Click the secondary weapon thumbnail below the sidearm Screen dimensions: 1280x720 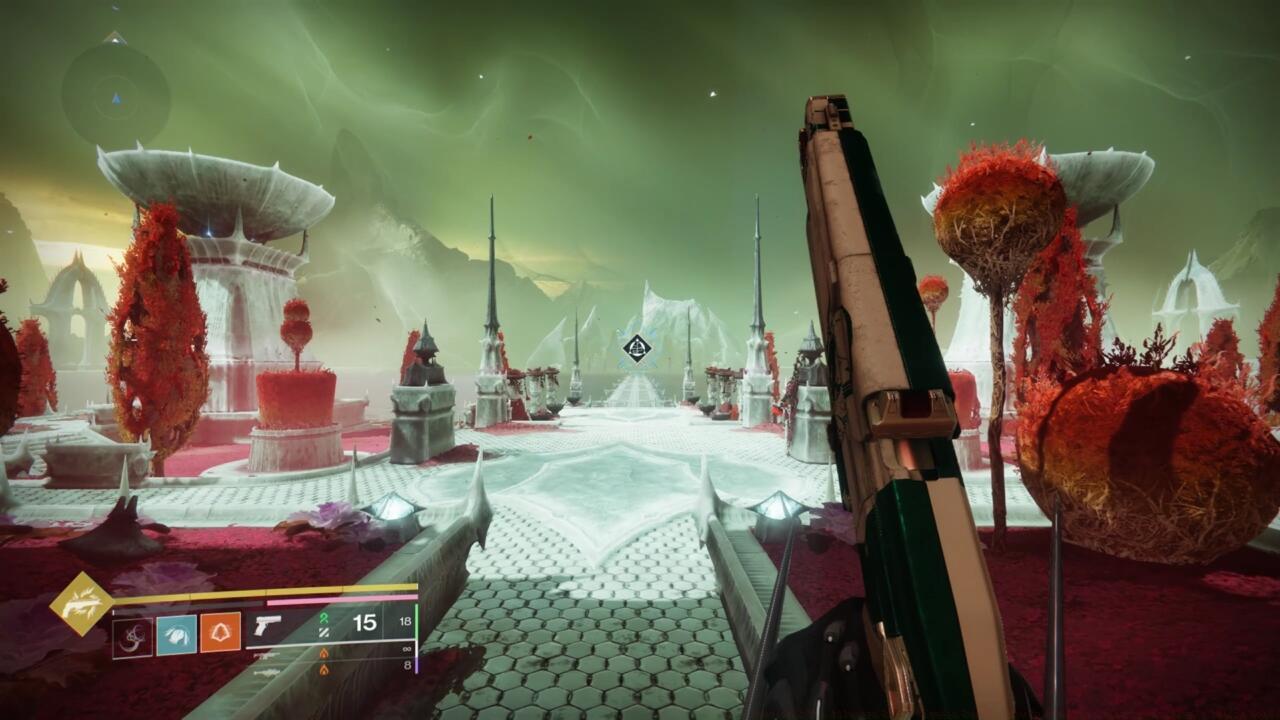pos(268,655)
